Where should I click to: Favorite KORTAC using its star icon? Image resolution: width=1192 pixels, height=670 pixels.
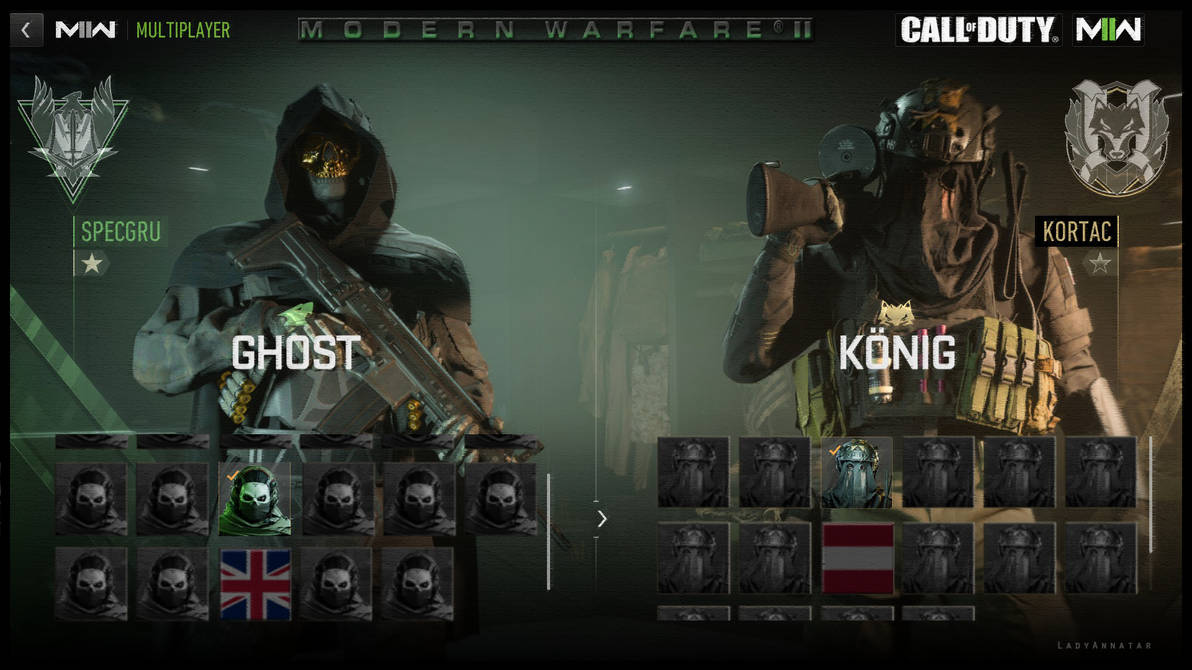click(1100, 264)
